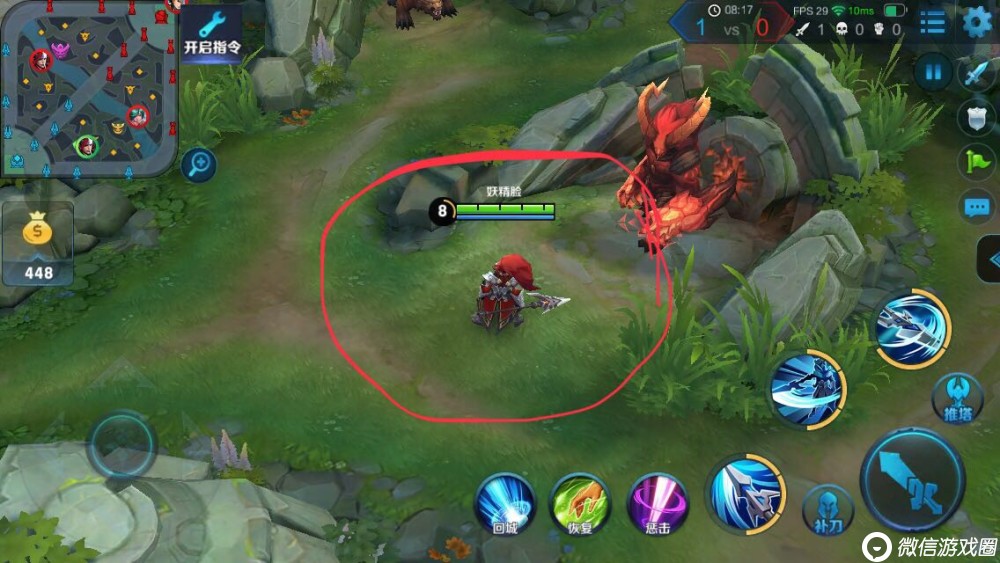Tap the 补刀 last-hit button

[x=825, y=509]
